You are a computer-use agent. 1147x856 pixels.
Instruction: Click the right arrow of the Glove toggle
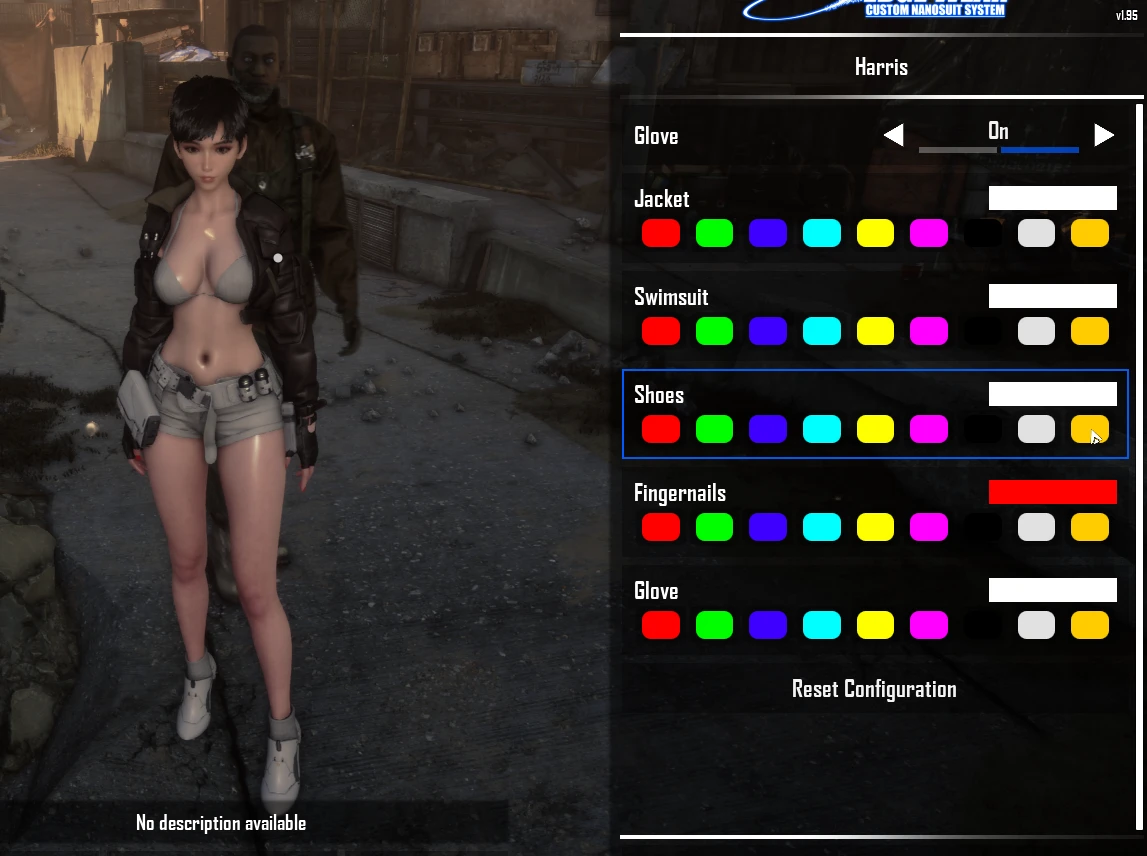tap(1104, 135)
